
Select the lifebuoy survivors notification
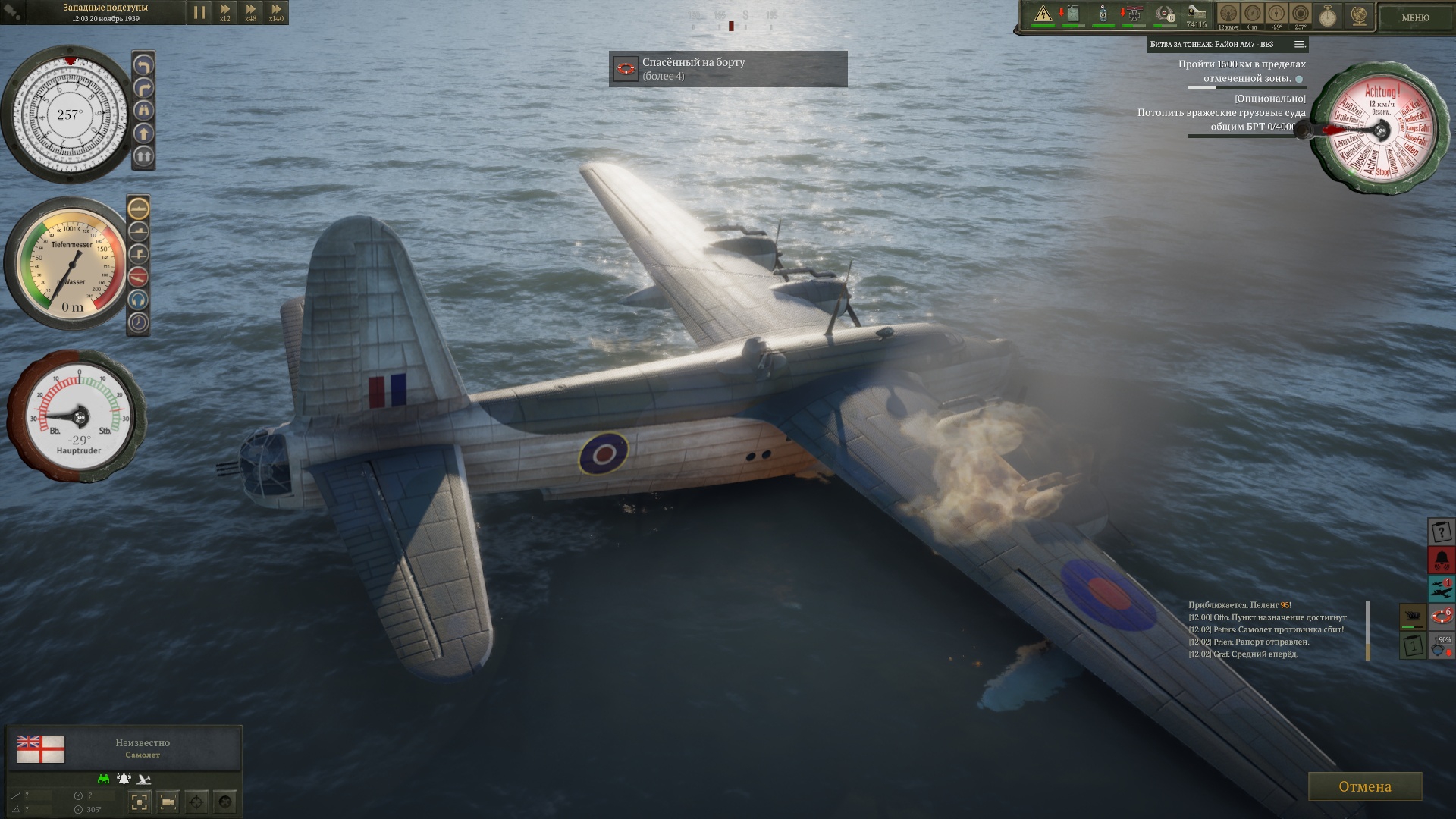1441,617
